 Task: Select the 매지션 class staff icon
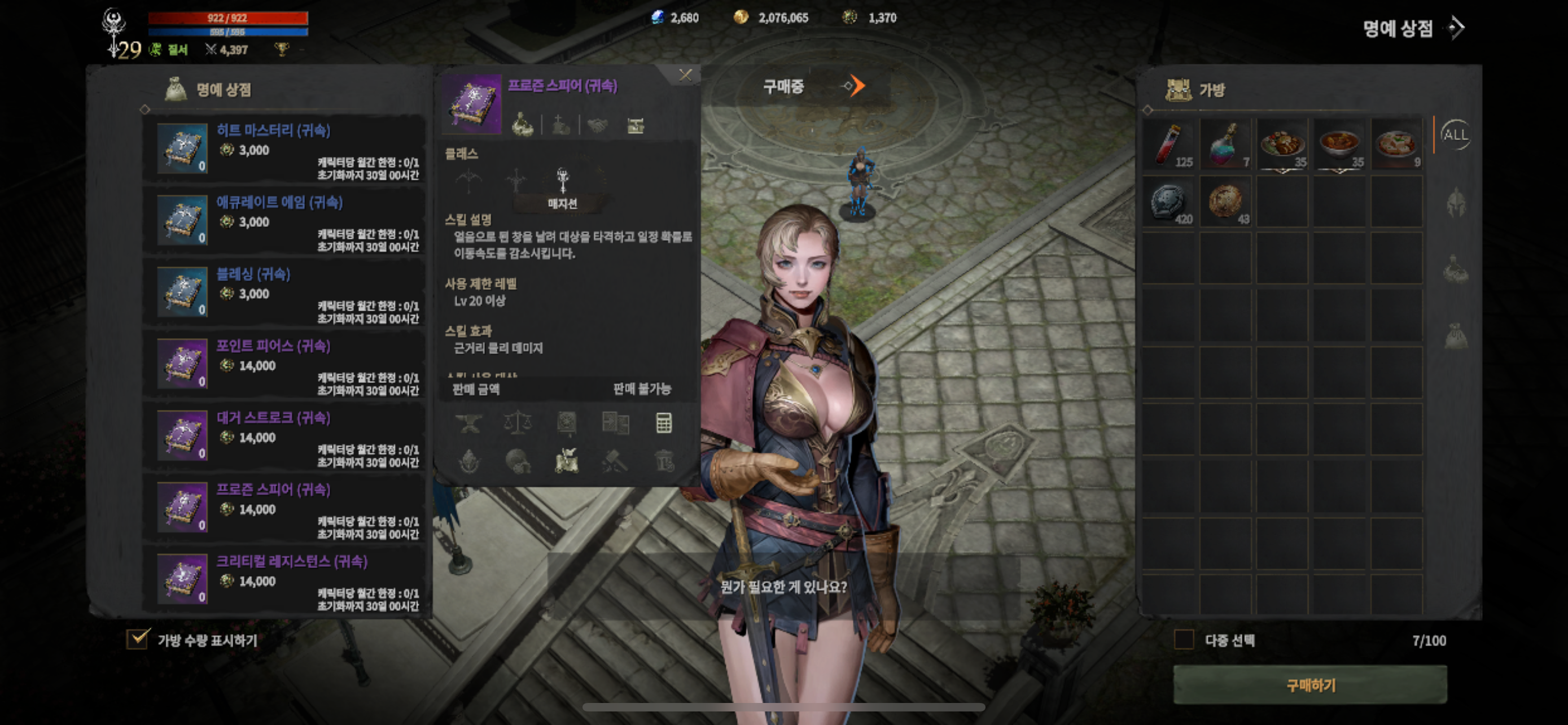click(563, 181)
